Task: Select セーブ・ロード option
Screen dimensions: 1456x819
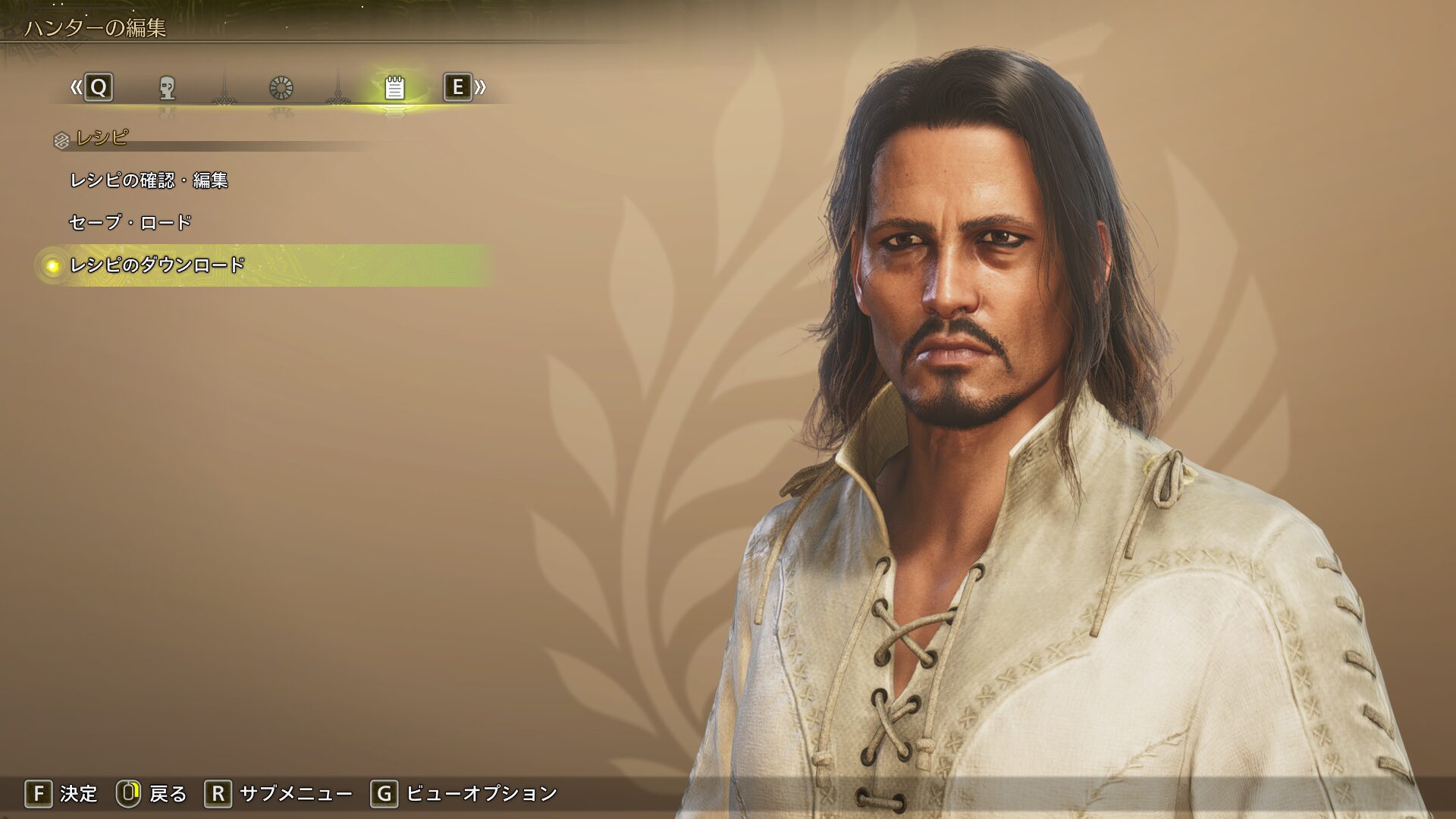Action: pos(130,223)
